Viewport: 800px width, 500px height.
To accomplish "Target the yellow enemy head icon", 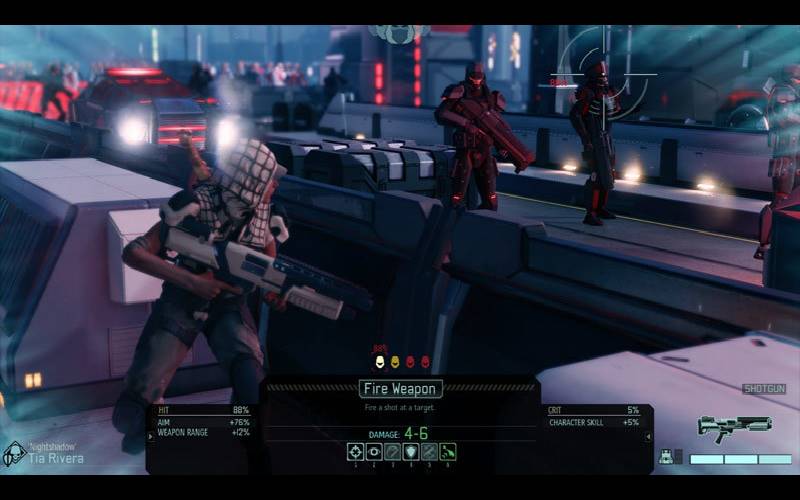I will click(394, 361).
